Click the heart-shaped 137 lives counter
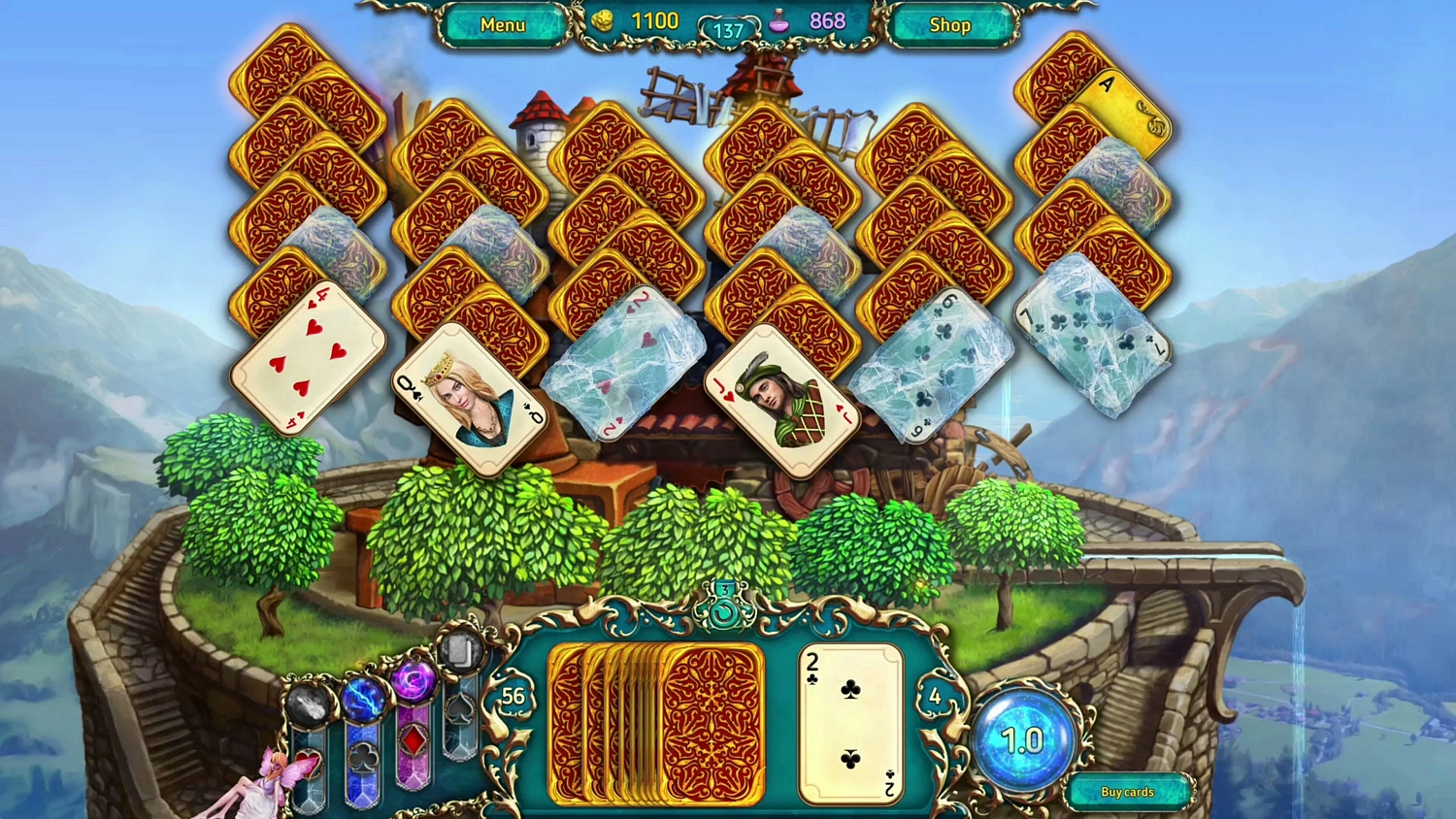This screenshot has height=819, width=1456. 727,28
